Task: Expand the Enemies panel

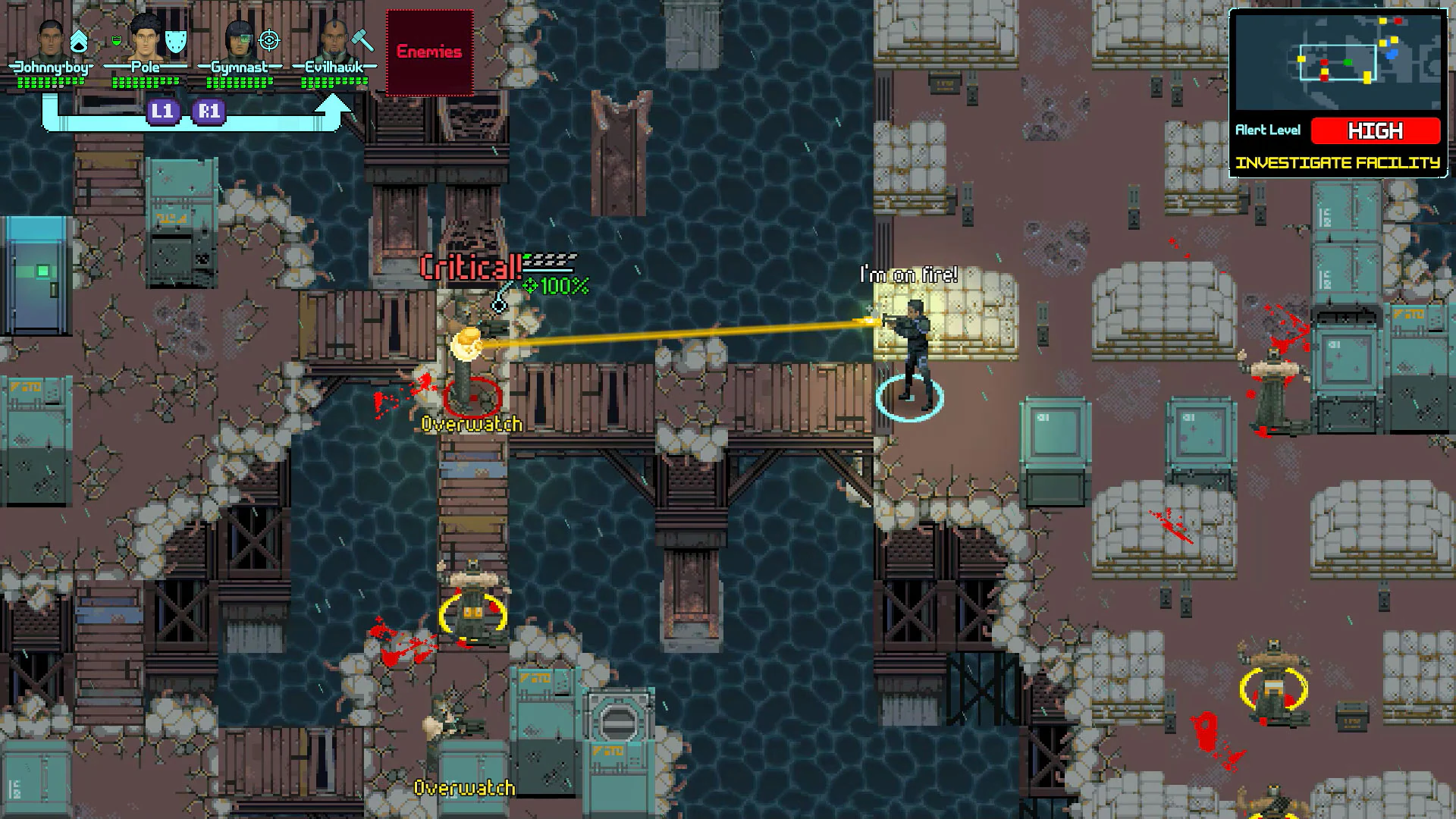Action: point(429,52)
